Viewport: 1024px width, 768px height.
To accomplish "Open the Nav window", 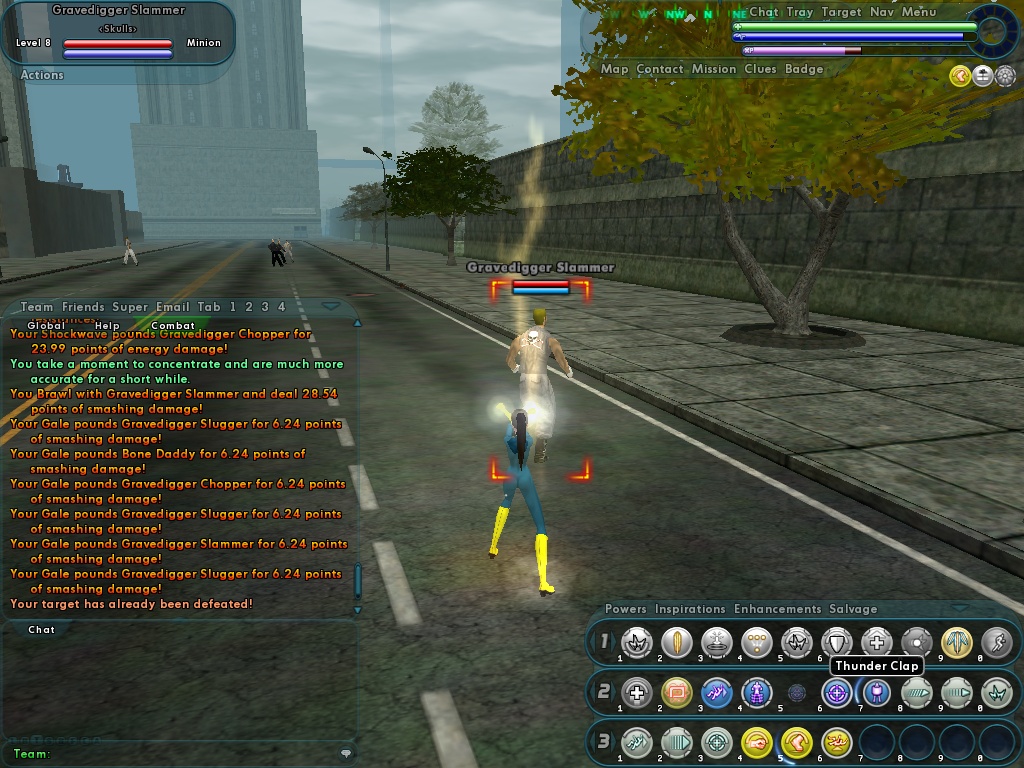I will coord(881,12).
